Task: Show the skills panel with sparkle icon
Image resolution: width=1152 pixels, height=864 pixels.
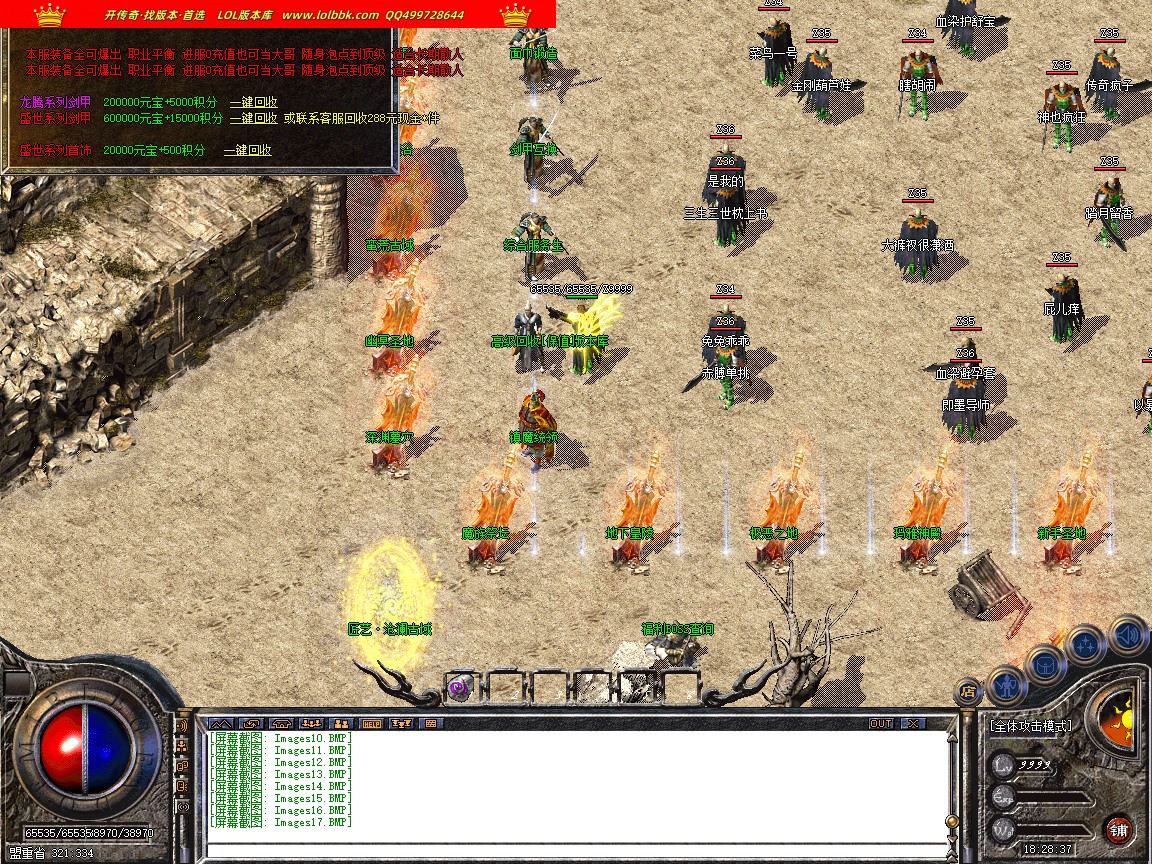Action: tap(1086, 643)
